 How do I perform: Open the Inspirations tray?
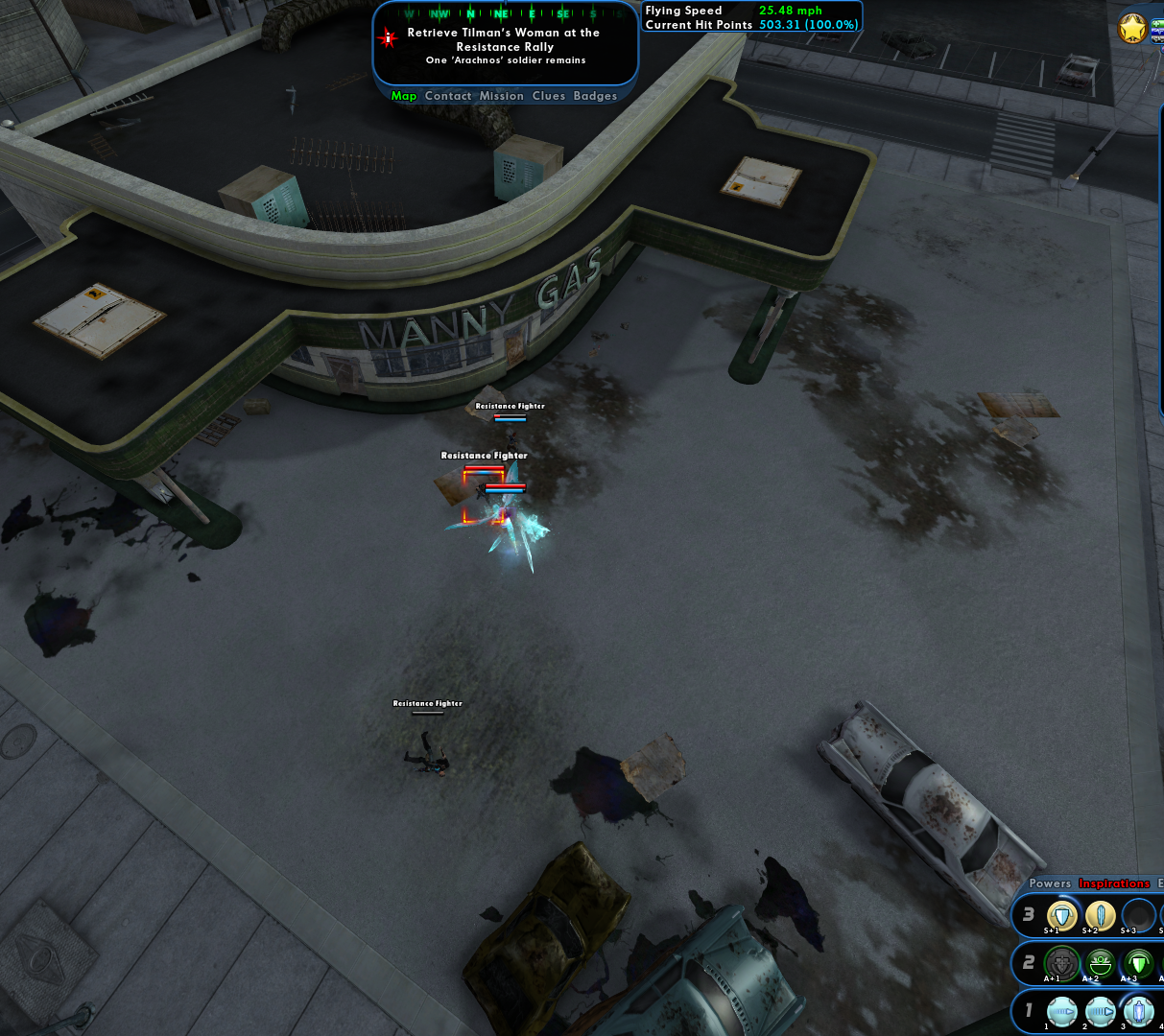pyautogui.click(x=1114, y=883)
